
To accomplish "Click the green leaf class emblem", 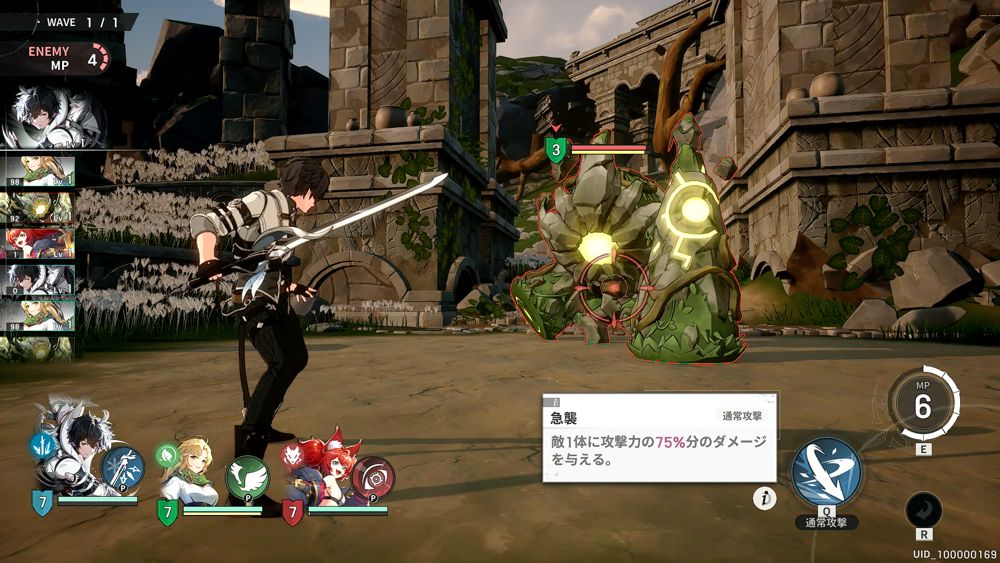I will pyautogui.click(x=167, y=454).
